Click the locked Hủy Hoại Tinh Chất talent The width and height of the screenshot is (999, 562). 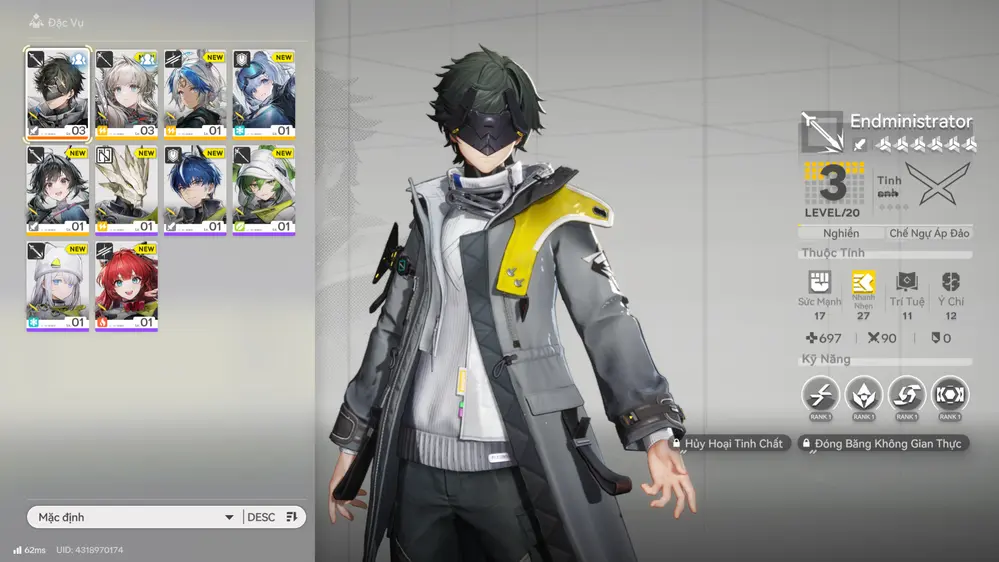coord(729,443)
